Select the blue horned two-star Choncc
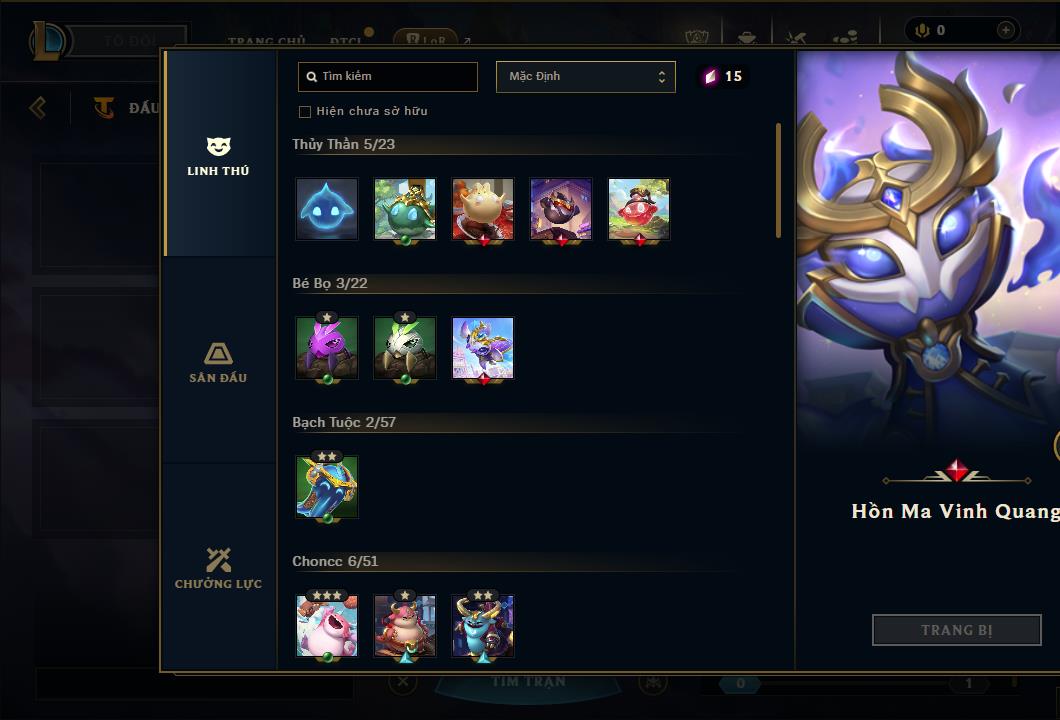The height and width of the screenshot is (720, 1060). 483,626
